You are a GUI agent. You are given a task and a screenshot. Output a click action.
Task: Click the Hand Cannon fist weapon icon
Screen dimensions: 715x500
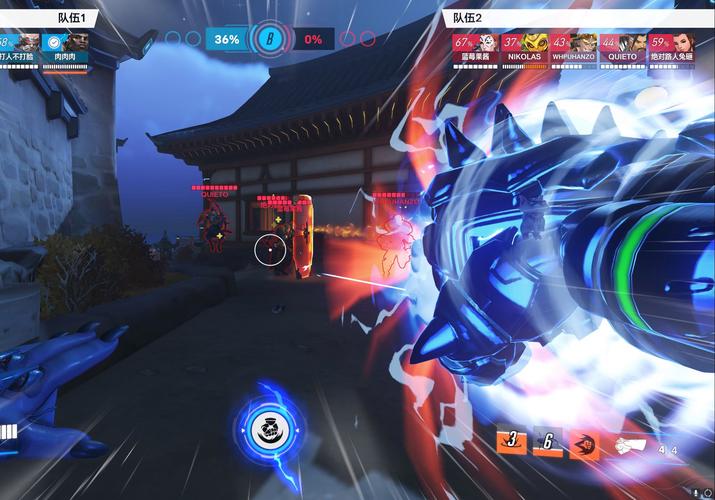(629, 445)
